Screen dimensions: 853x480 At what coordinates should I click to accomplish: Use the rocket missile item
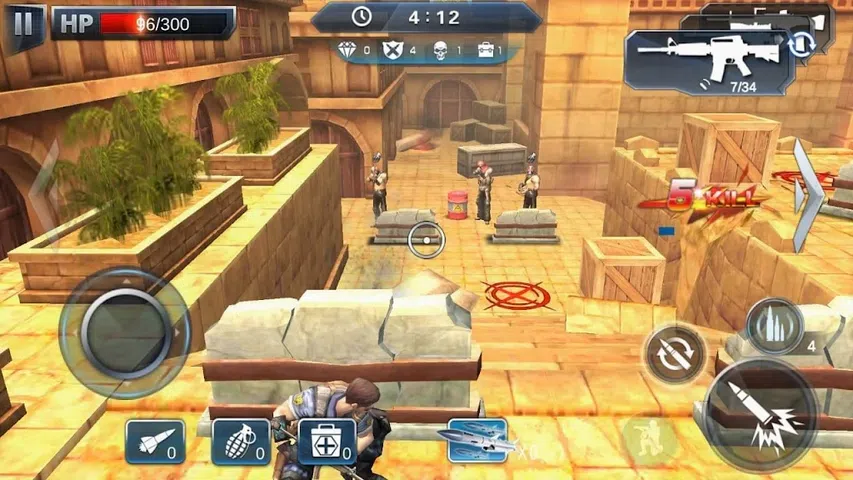coord(155,441)
